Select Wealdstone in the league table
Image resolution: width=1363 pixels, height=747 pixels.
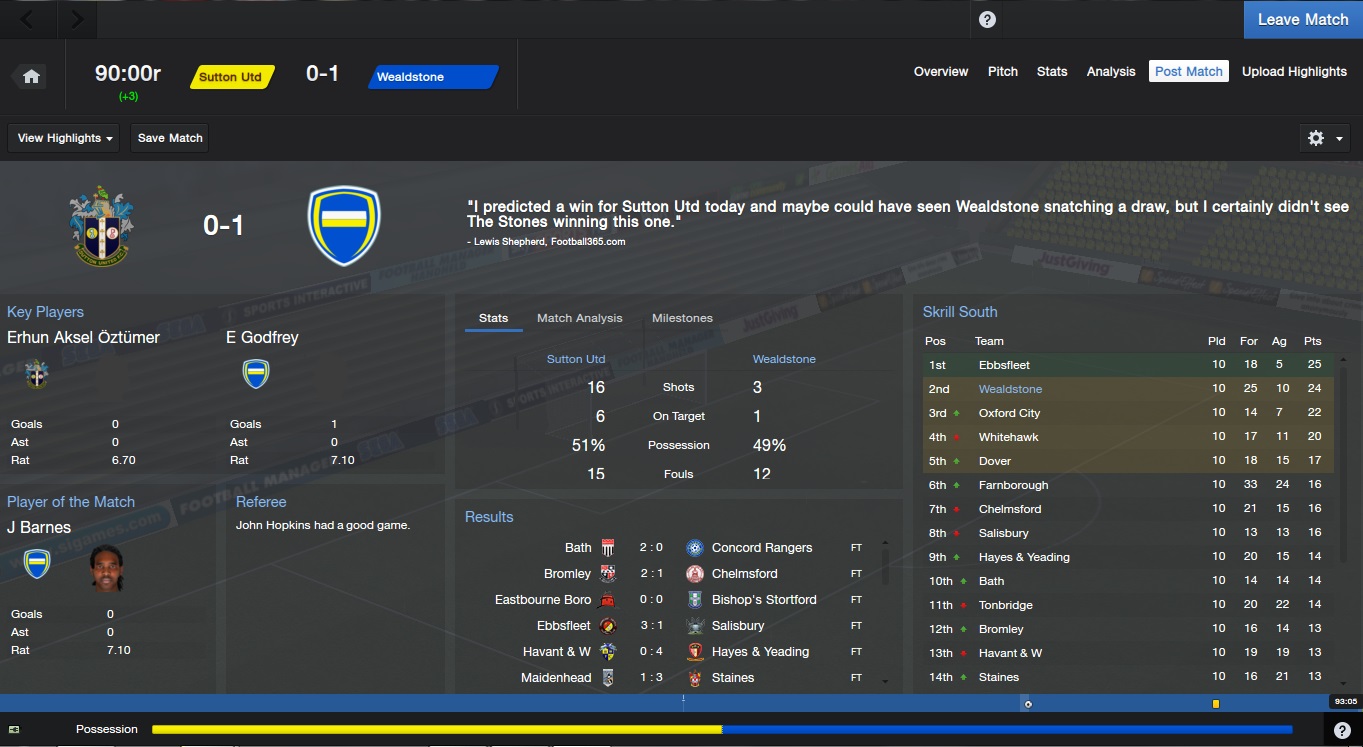[1010, 389]
